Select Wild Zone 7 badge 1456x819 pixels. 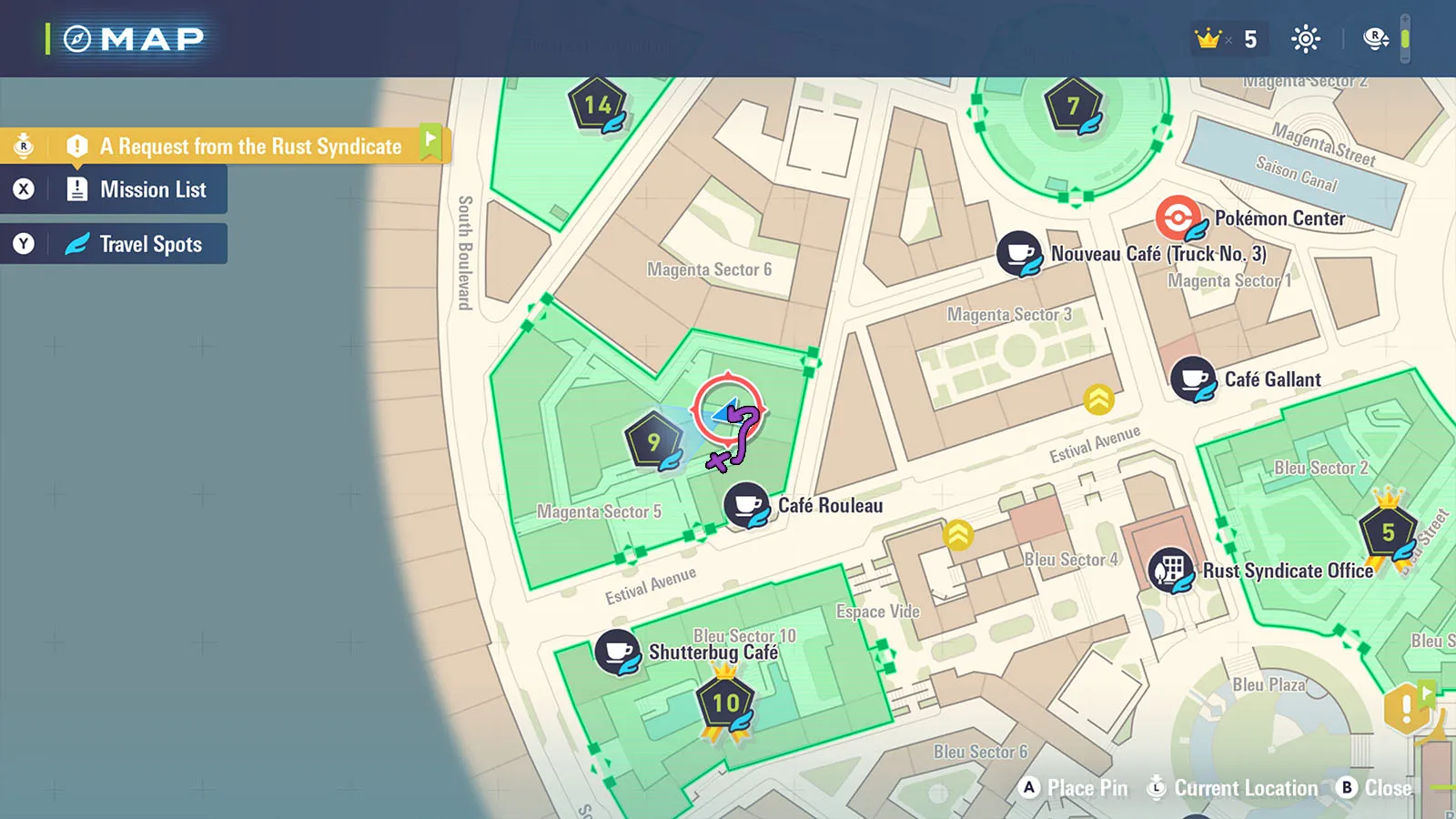tap(1074, 106)
